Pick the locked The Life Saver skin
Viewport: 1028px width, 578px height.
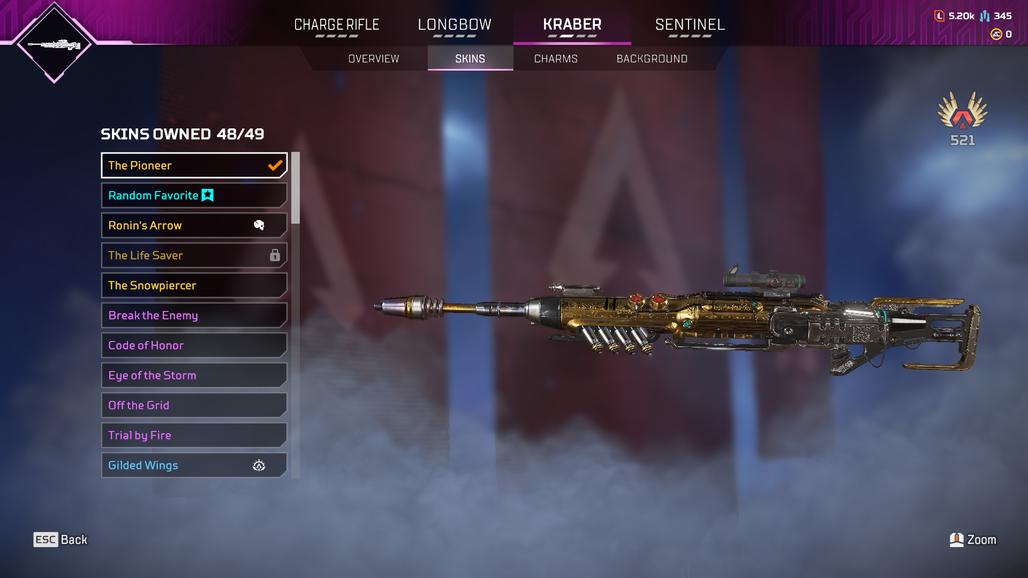(x=194, y=255)
